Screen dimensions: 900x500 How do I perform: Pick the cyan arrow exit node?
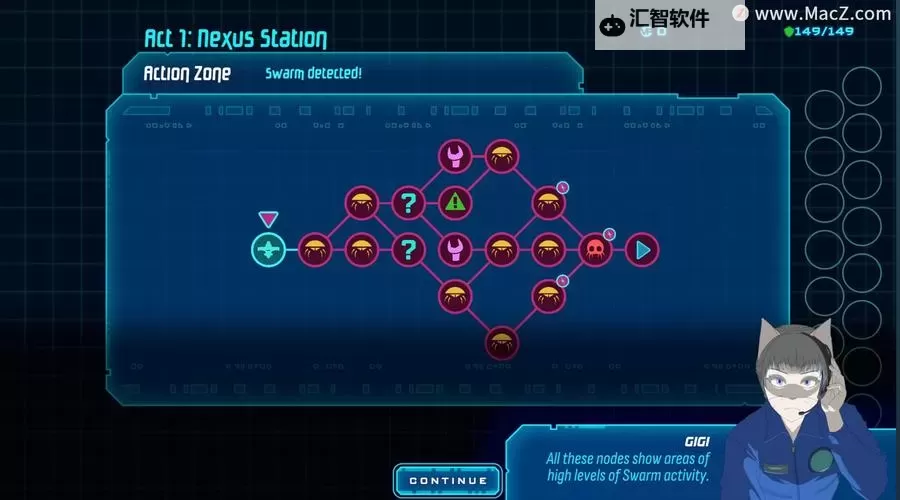tap(643, 249)
